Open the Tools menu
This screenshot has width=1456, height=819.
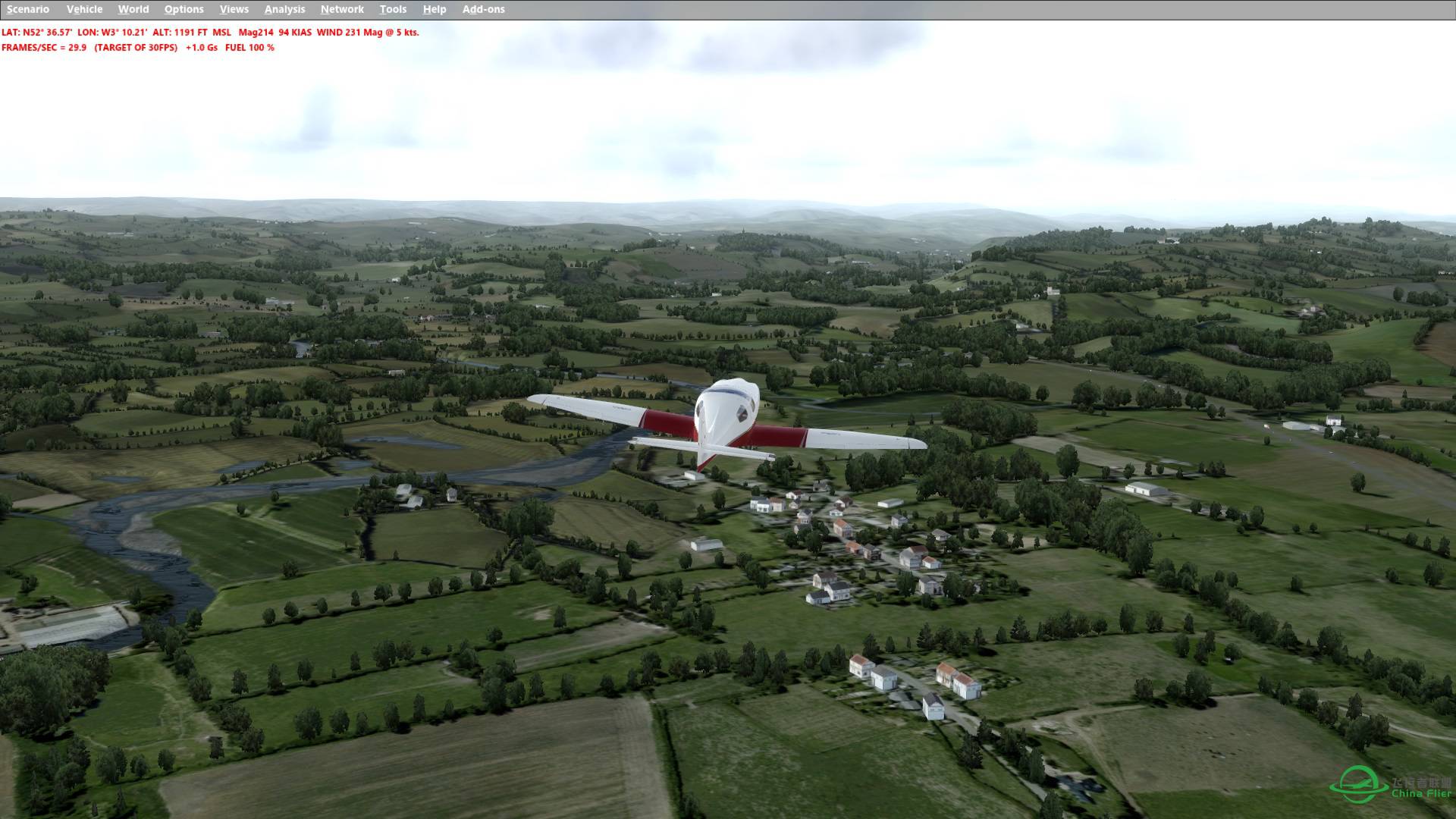click(393, 9)
